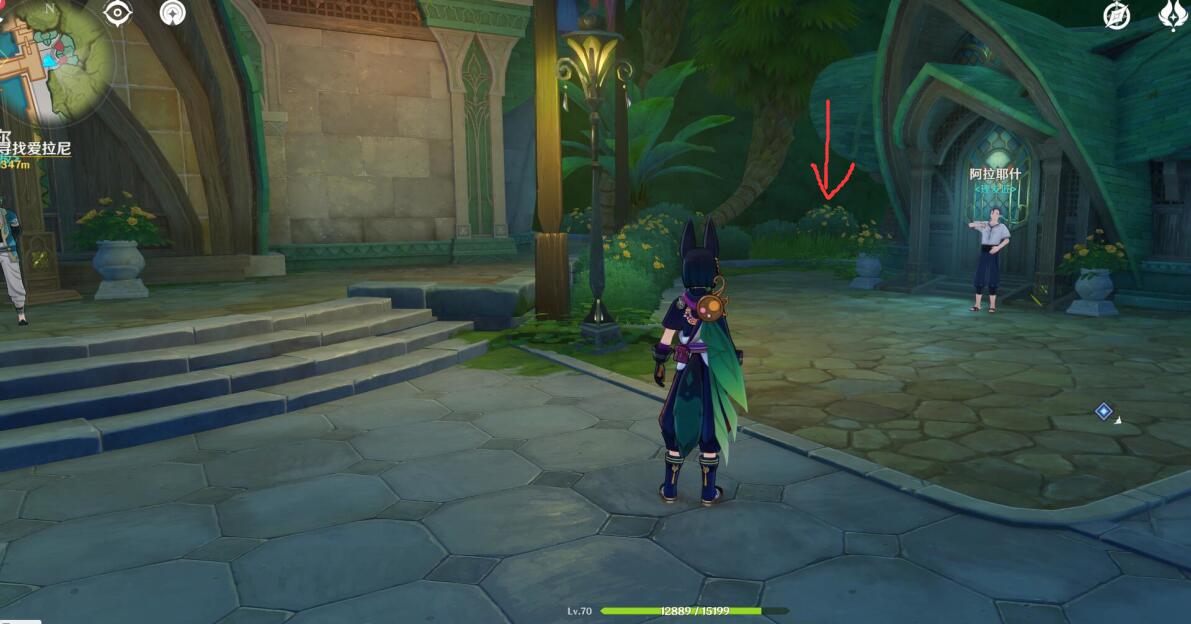Click the diamond quest navigation marker
Viewport: 1191px width, 624px height.
[1103, 411]
